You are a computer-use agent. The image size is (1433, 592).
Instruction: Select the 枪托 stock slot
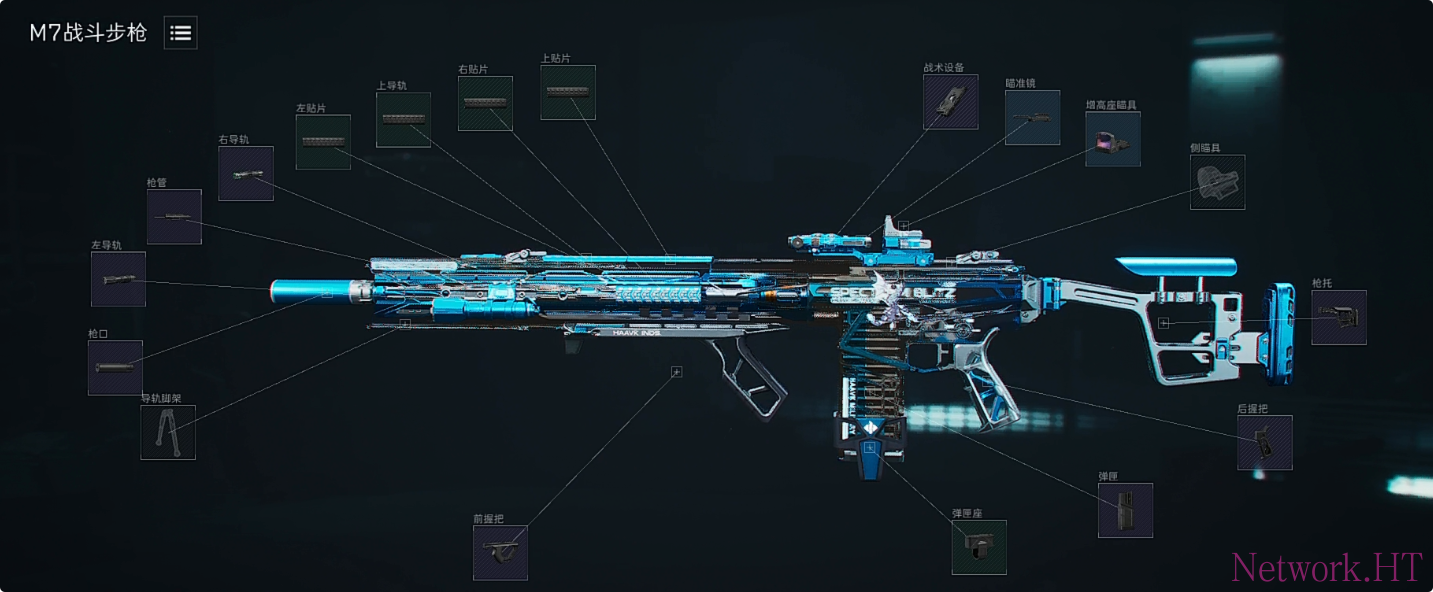(1339, 318)
